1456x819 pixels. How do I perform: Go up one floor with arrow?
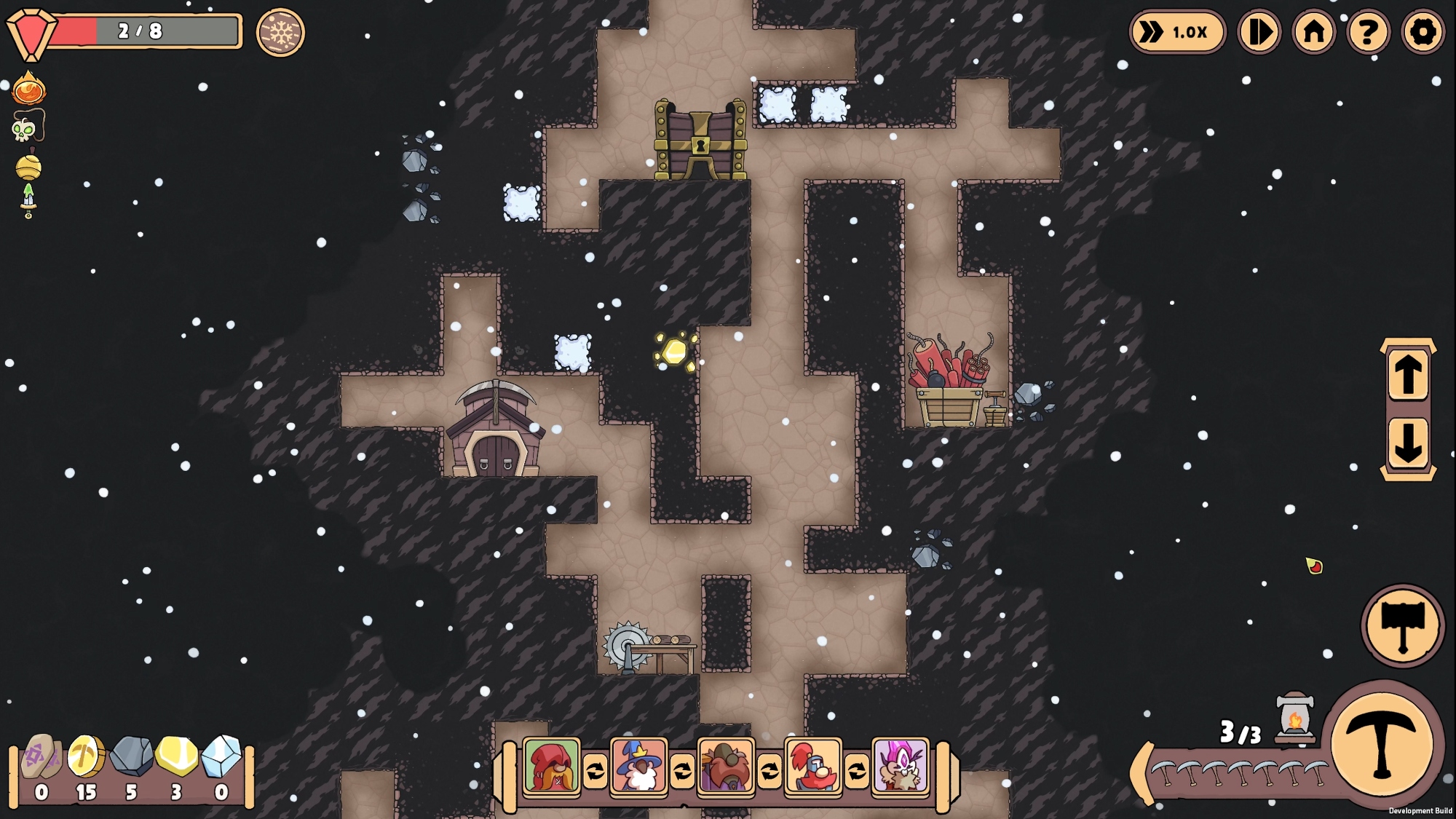click(x=1407, y=375)
